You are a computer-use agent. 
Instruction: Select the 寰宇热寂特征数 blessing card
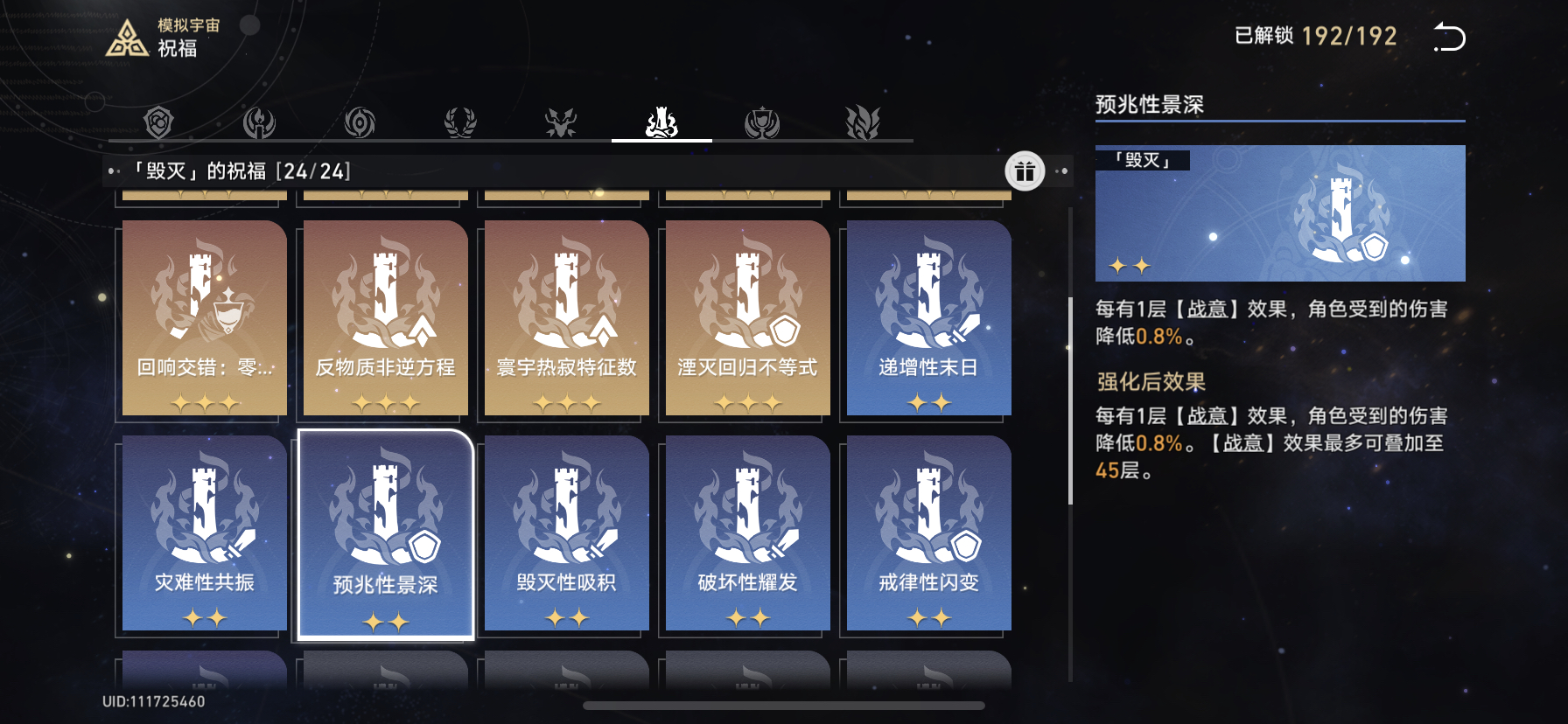pyautogui.click(x=567, y=318)
